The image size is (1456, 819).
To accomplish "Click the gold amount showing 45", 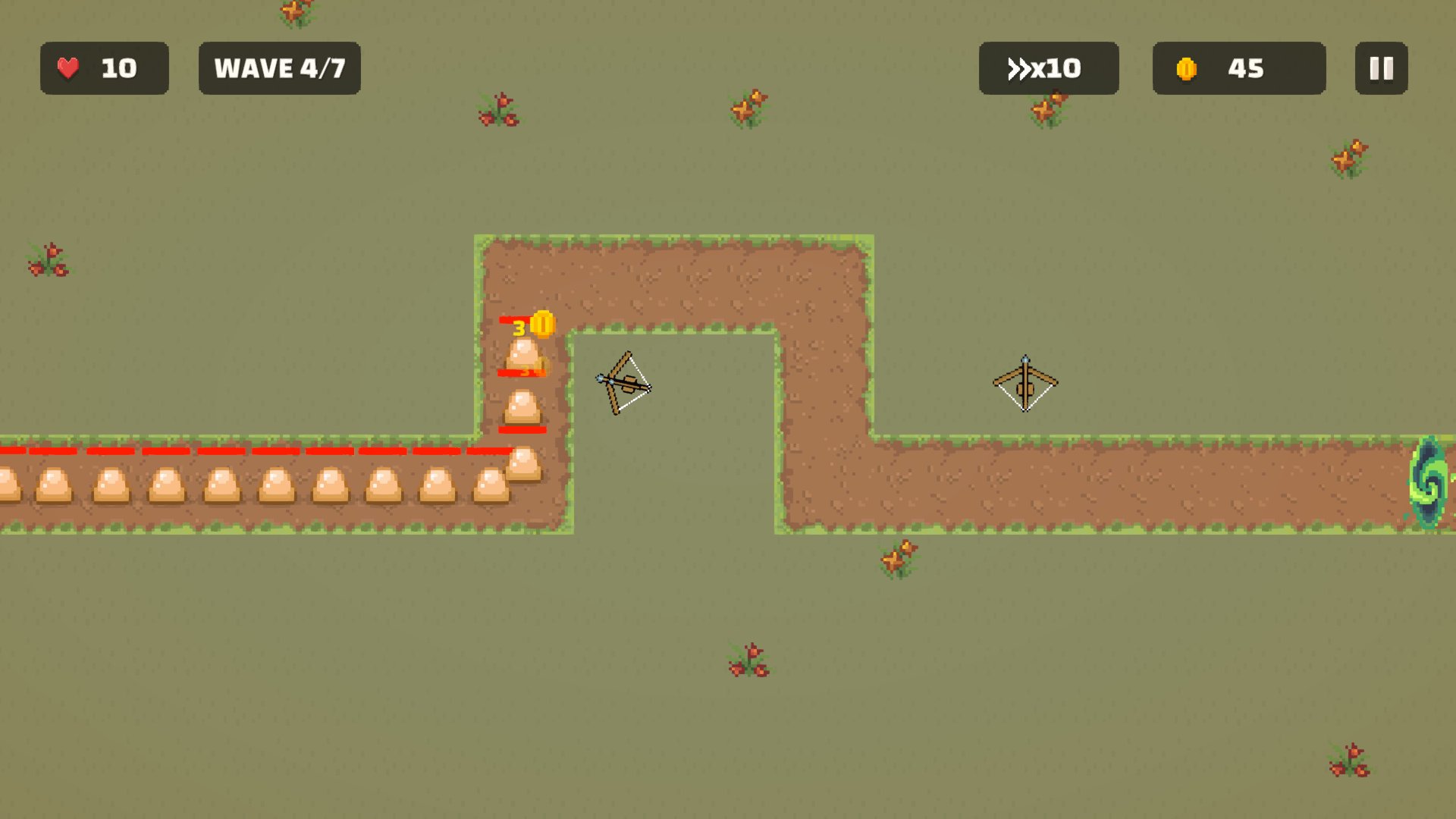I will [x=1246, y=68].
